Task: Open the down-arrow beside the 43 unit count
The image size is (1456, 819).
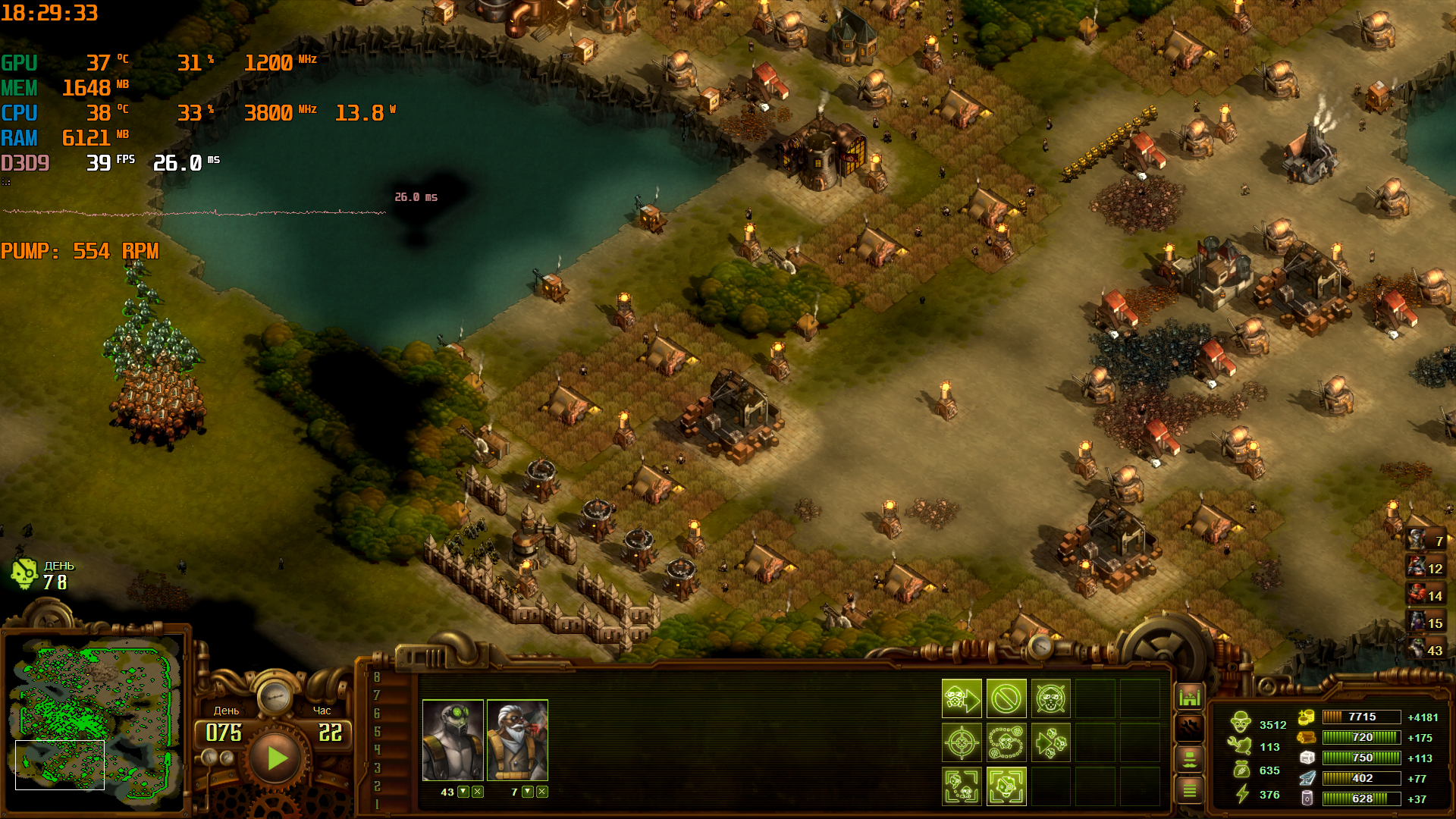Action: pyautogui.click(x=463, y=792)
